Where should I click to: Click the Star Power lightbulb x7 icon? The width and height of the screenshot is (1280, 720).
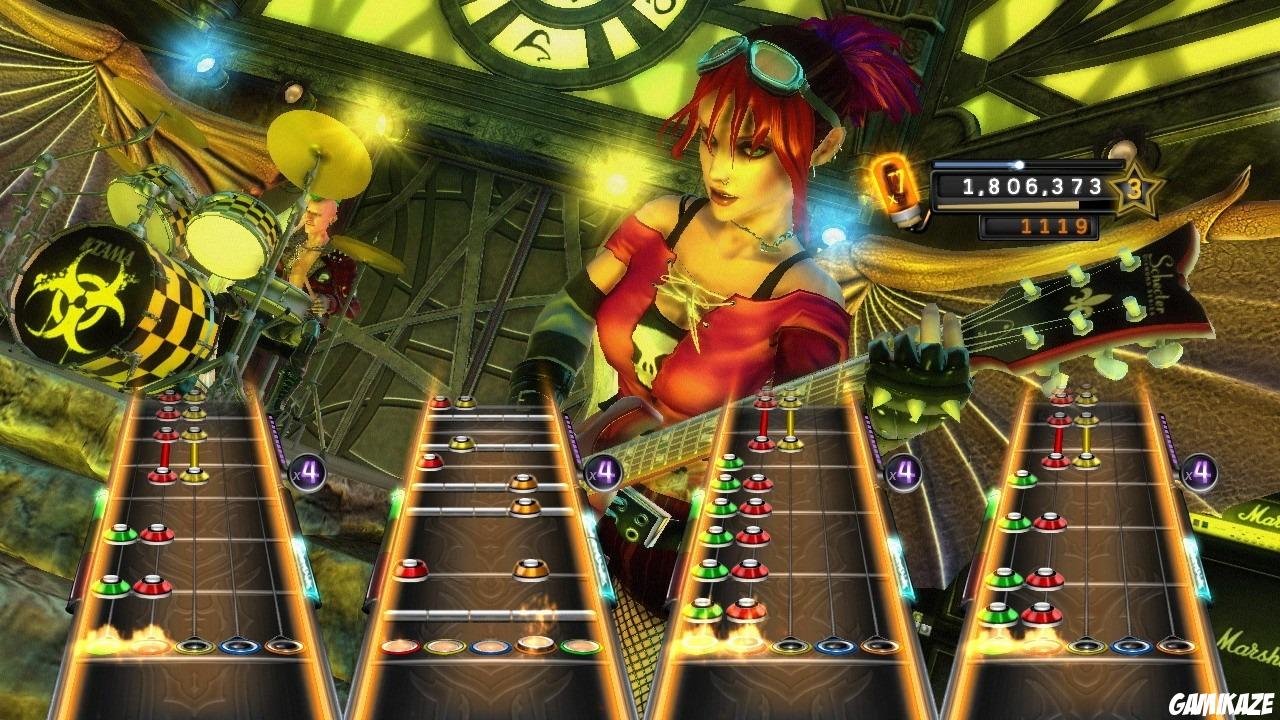[x=897, y=188]
